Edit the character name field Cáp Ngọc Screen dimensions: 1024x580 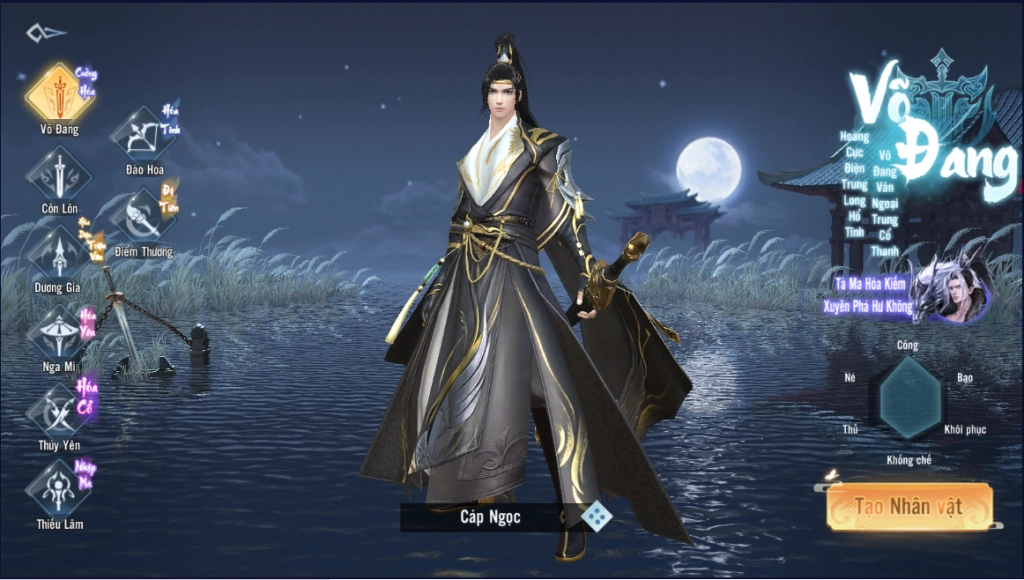490,517
